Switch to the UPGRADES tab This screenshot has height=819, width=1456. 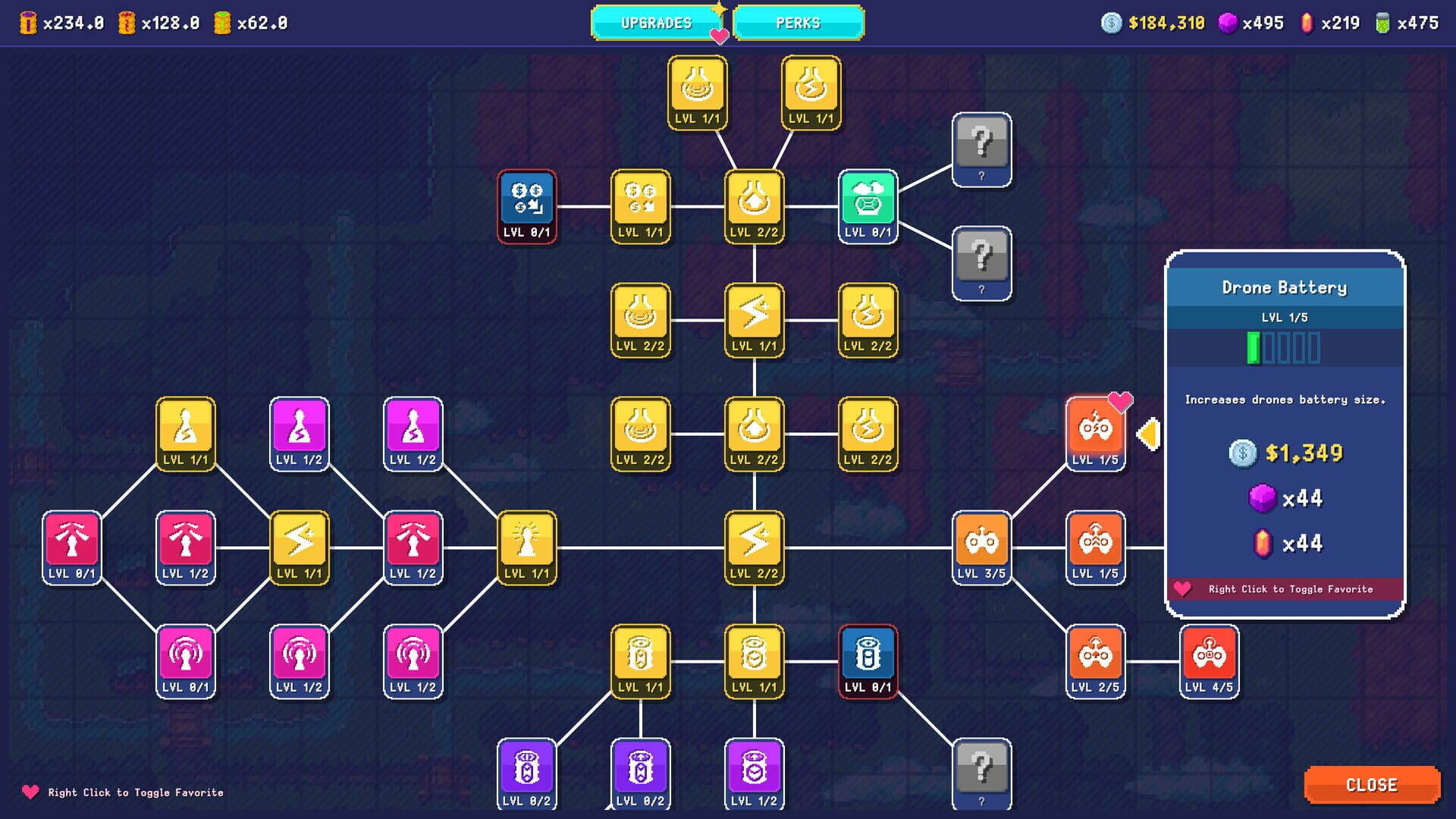(x=655, y=23)
